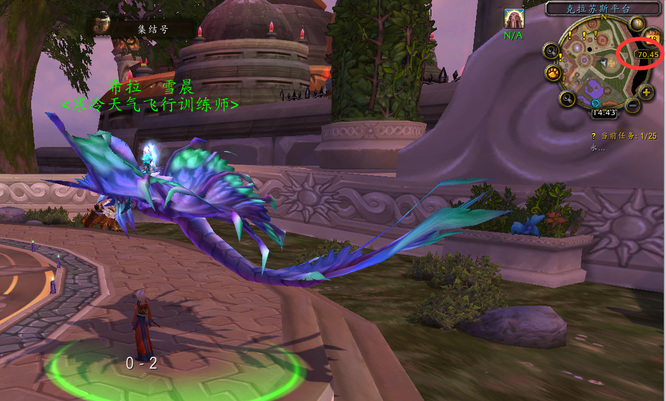The width and height of the screenshot is (666, 401).
Task: Click the lower magnifier button below the paw
Action: click(x=567, y=98)
